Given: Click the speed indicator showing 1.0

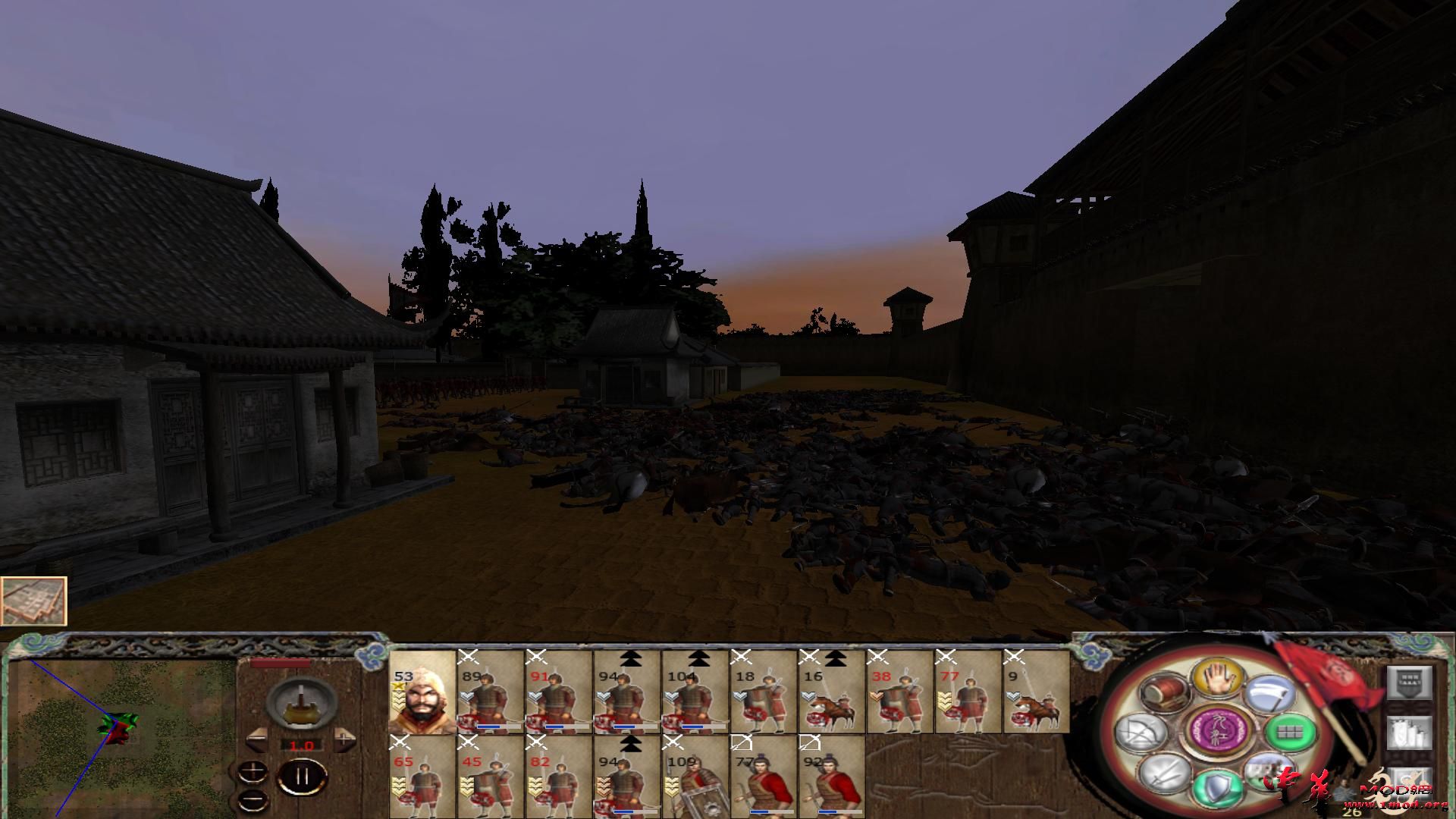Looking at the screenshot, I should tap(302, 745).
